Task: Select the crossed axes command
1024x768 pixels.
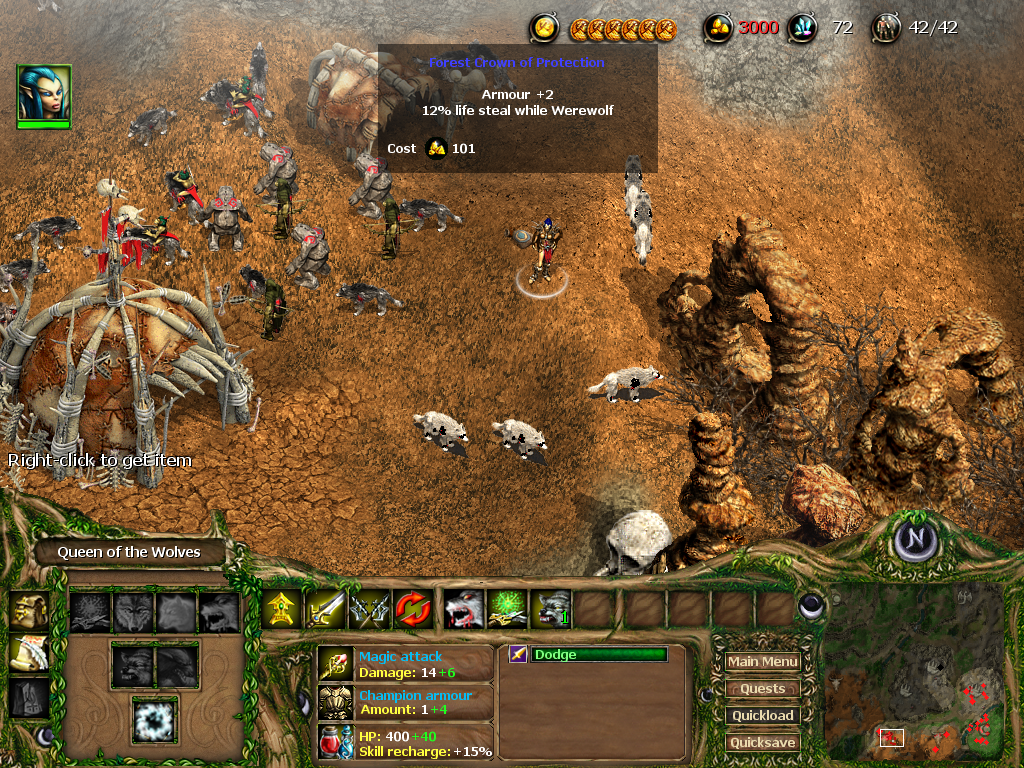Action: [x=369, y=609]
